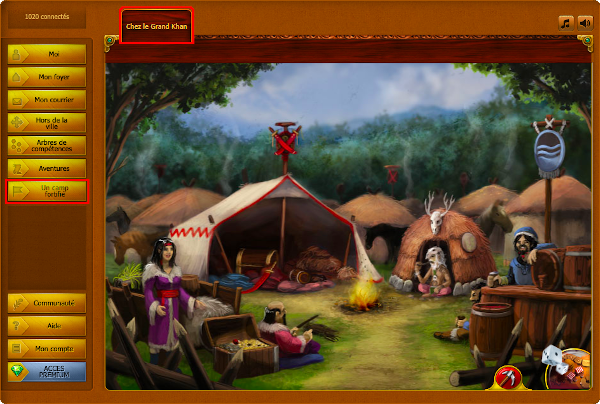
Task: Click the red pickaxe icon
Action: pos(508,377)
